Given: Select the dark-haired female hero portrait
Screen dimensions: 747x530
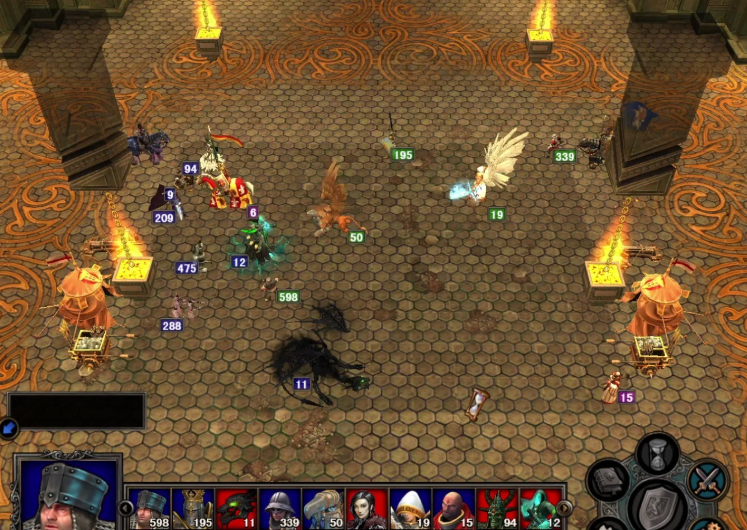Looking at the screenshot, I should [x=366, y=508].
